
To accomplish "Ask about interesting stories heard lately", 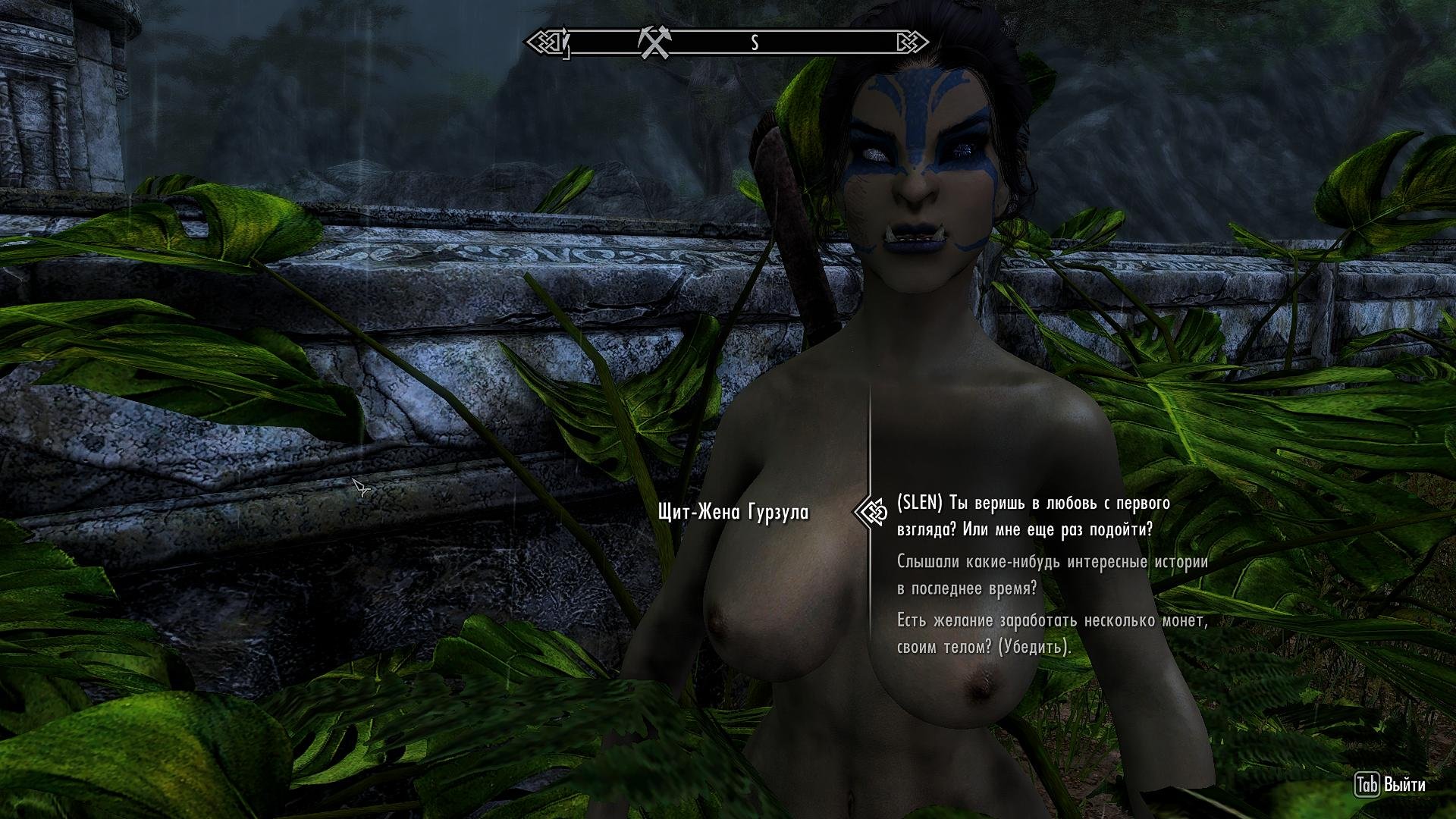I will click(1052, 576).
